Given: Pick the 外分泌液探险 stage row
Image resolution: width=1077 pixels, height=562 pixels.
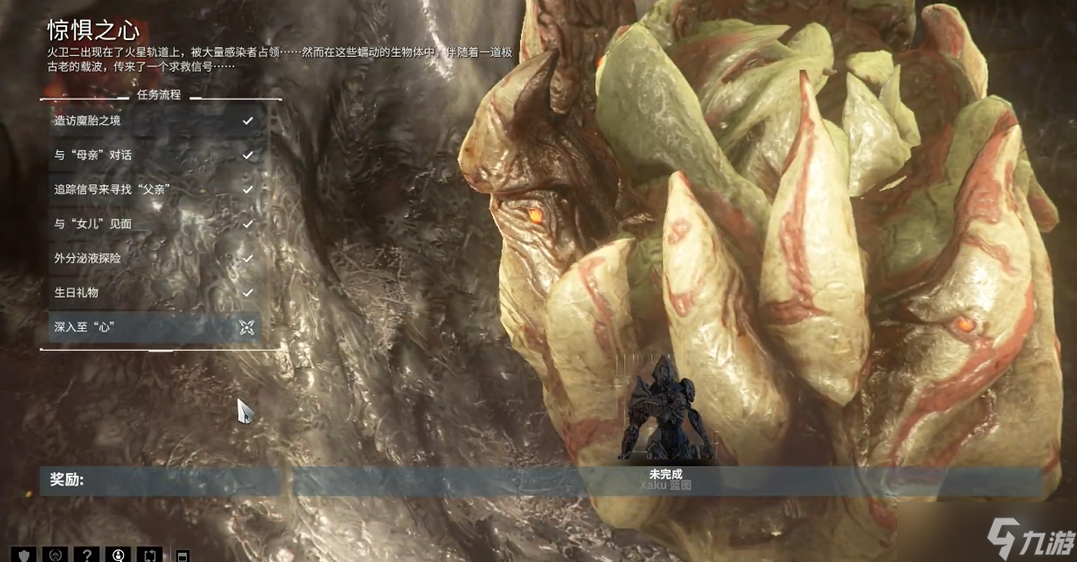Looking at the screenshot, I should 152,258.
